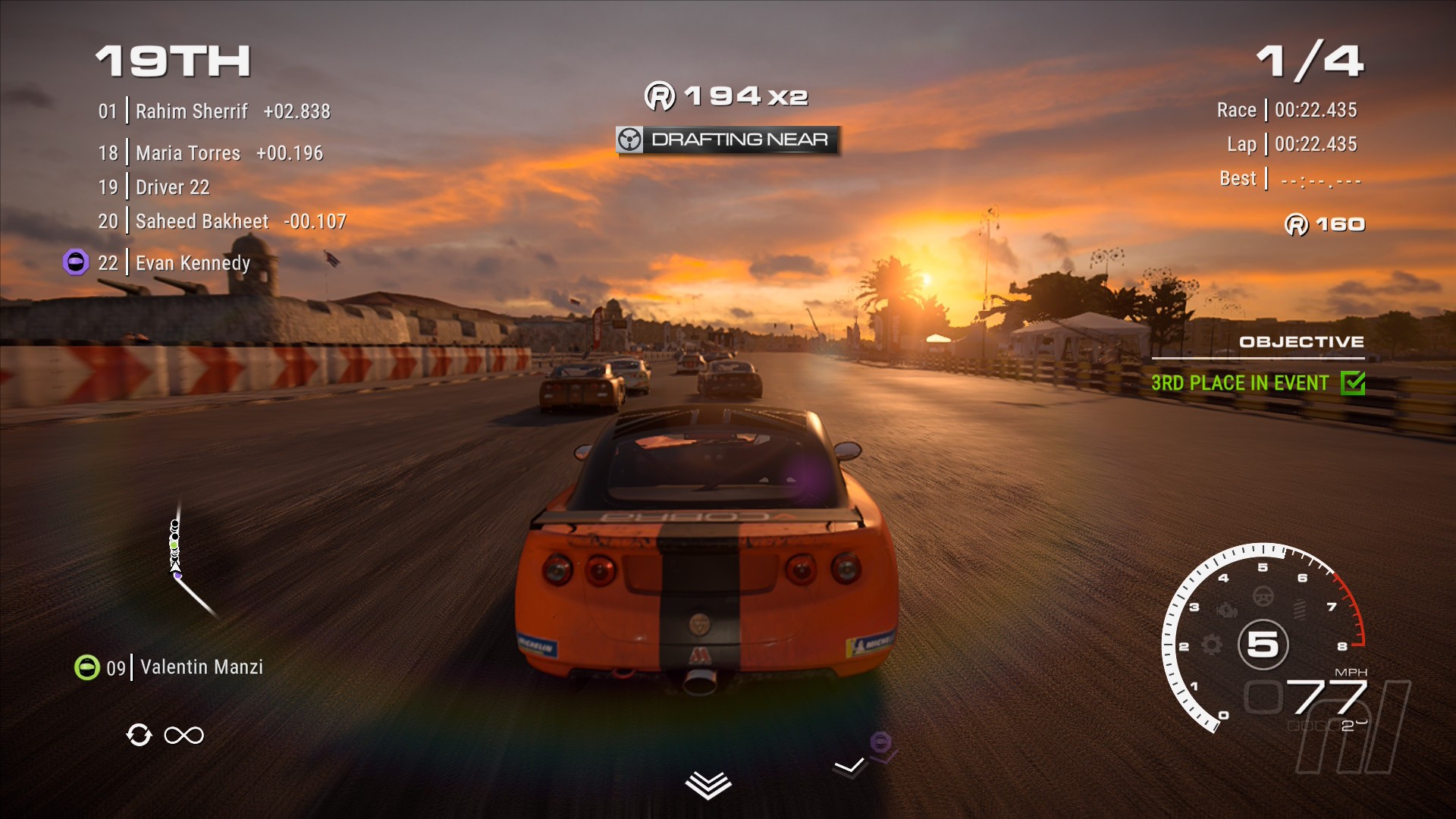1456x819 pixels.
Task: Click the steering wheel icon on the drafting banner
Action: click(x=629, y=140)
